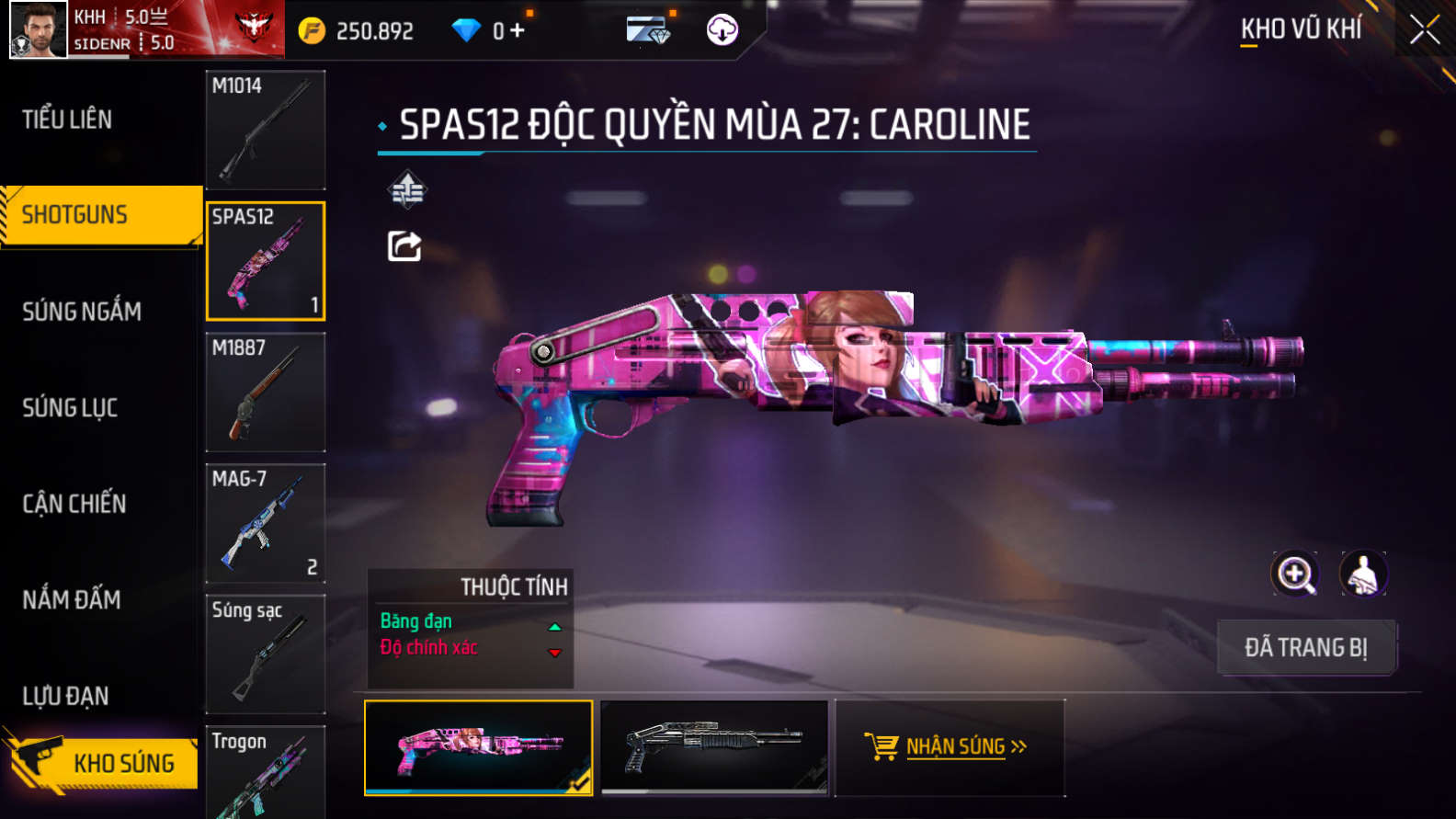The image size is (1456, 819).
Task: Close the weapon armory screen
Action: (x=1424, y=30)
